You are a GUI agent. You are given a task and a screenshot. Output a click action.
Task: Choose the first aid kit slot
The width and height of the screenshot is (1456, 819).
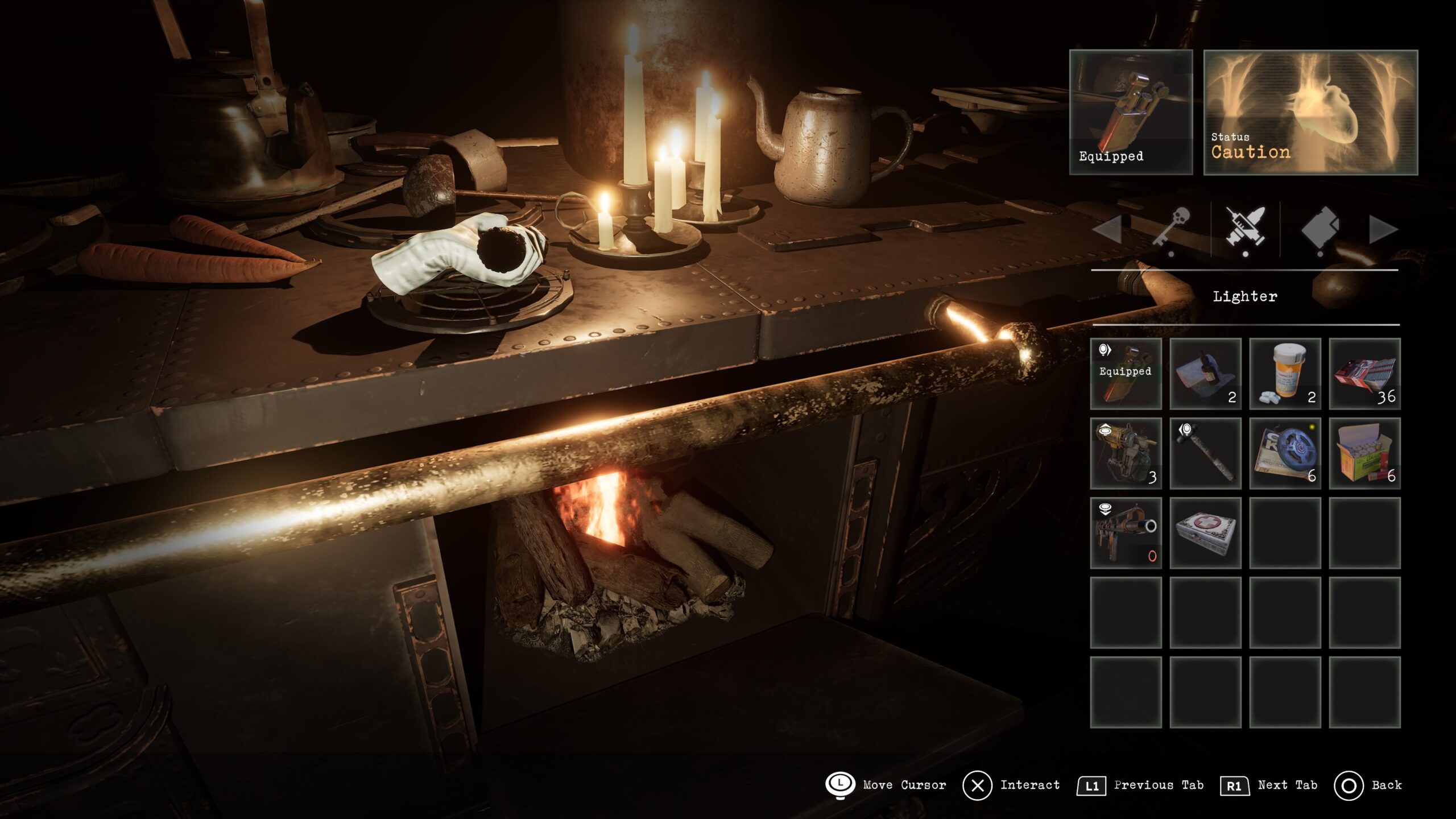pos(1205,533)
